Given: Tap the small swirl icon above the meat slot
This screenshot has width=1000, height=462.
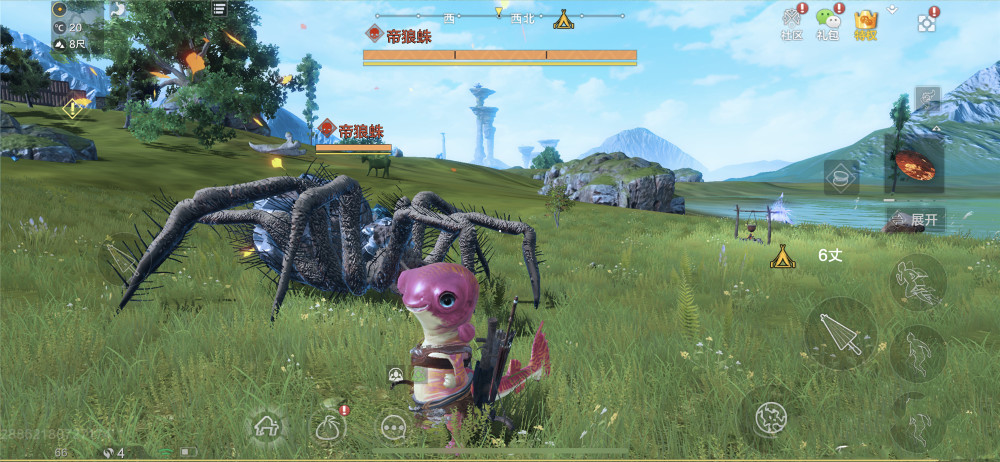Looking at the screenshot, I should click(928, 99).
